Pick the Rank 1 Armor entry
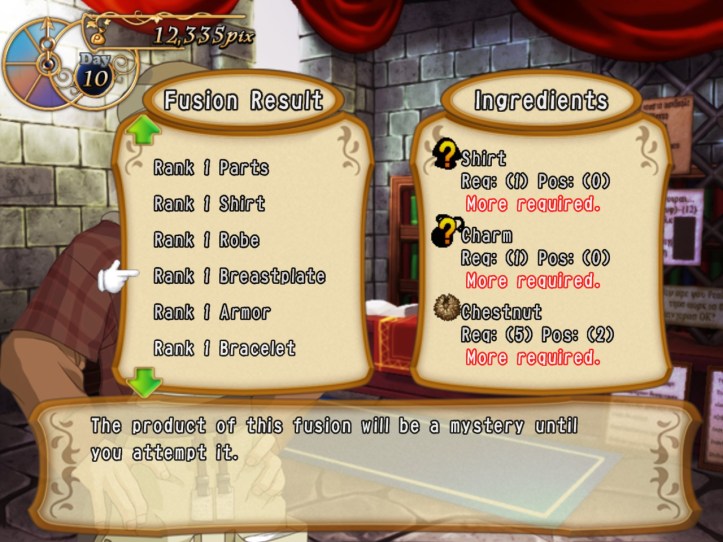Viewport: 723px width, 542px height. (x=212, y=312)
